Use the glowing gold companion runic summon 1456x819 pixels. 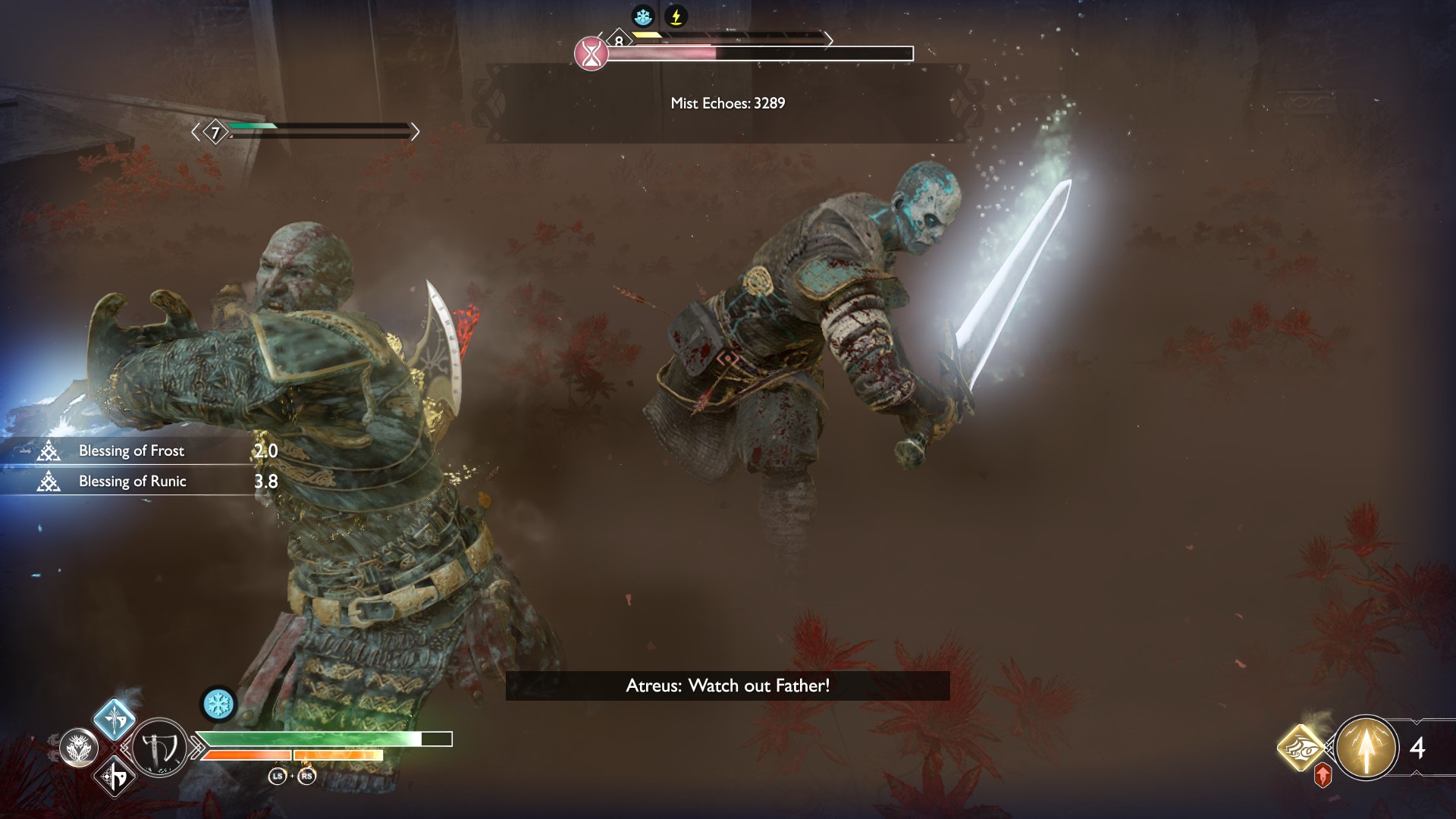point(1301,748)
